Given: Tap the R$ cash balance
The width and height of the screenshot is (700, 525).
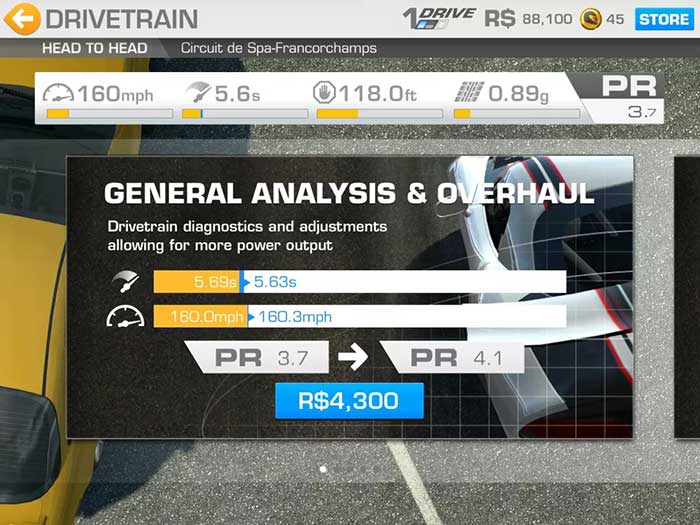Looking at the screenshot, I should pyautogui.click(x=529, y=19).
